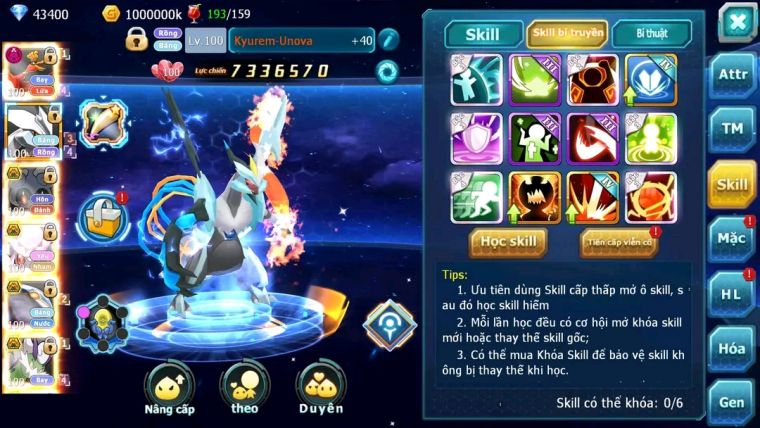This screenshot has height=428, width=760.
Task: Tap the Nâng cấp upgrade button
Action: click(x=169, y=390)
